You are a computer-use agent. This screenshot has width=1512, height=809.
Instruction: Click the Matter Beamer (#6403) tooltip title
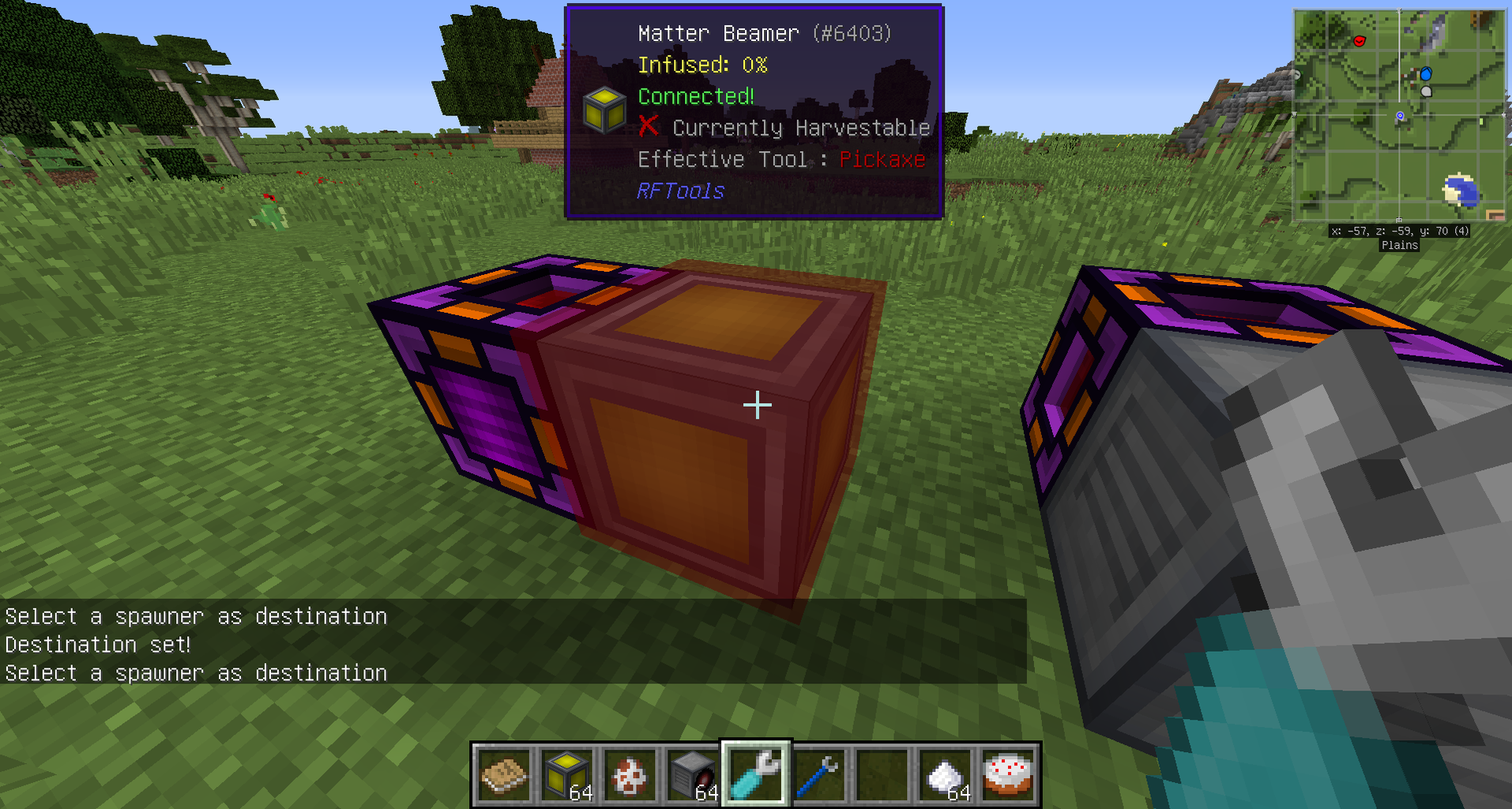pyautogui.click(x=765, y=33)
